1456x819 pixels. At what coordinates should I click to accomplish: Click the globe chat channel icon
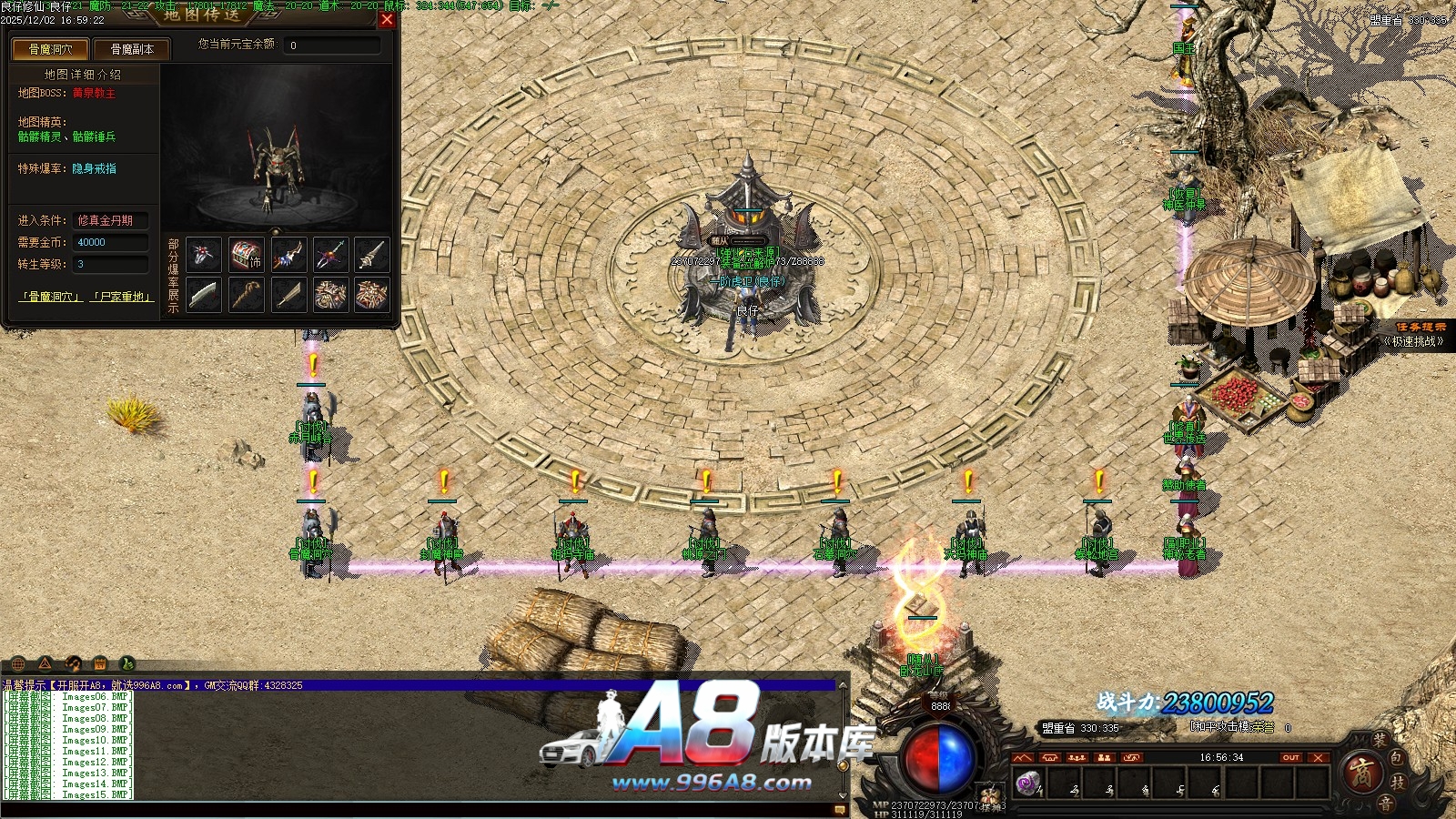click(18, 663)
